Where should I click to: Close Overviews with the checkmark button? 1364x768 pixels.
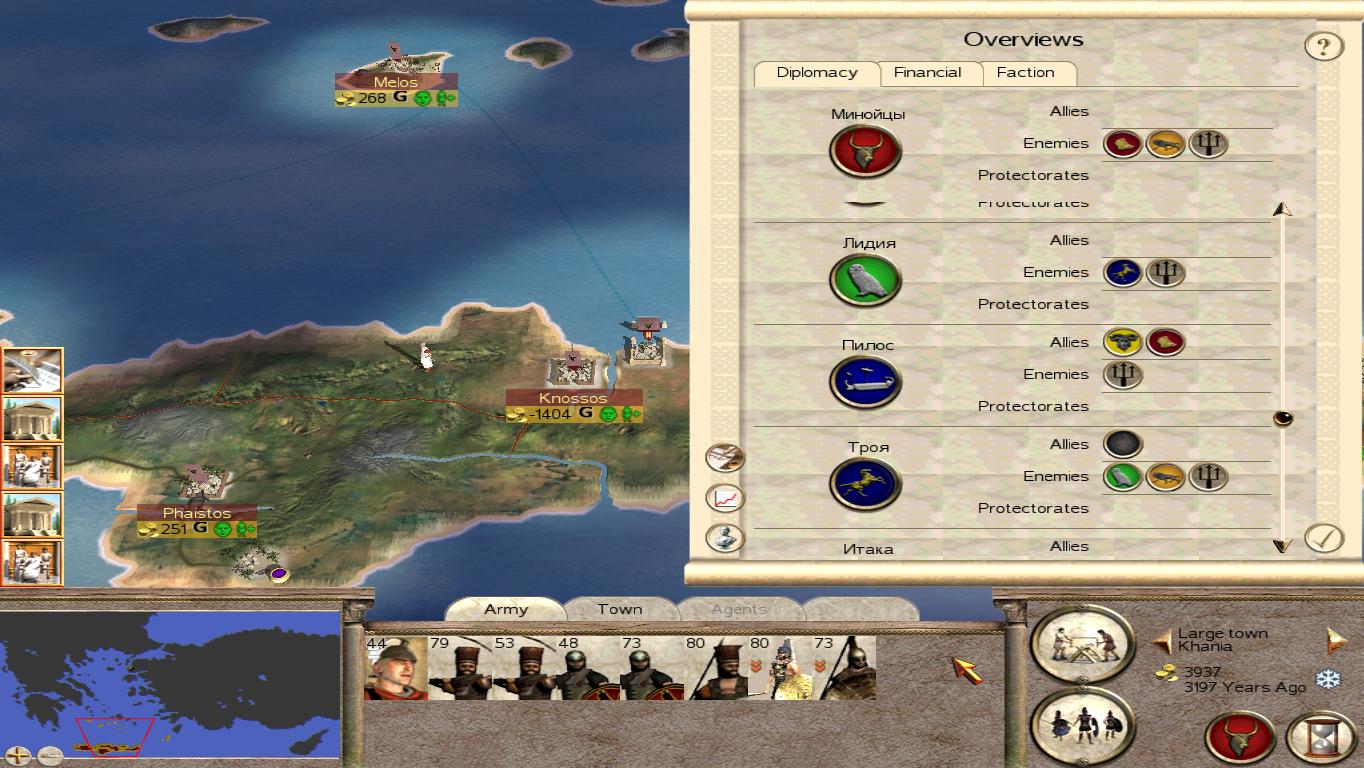(x=1323, y=538)
